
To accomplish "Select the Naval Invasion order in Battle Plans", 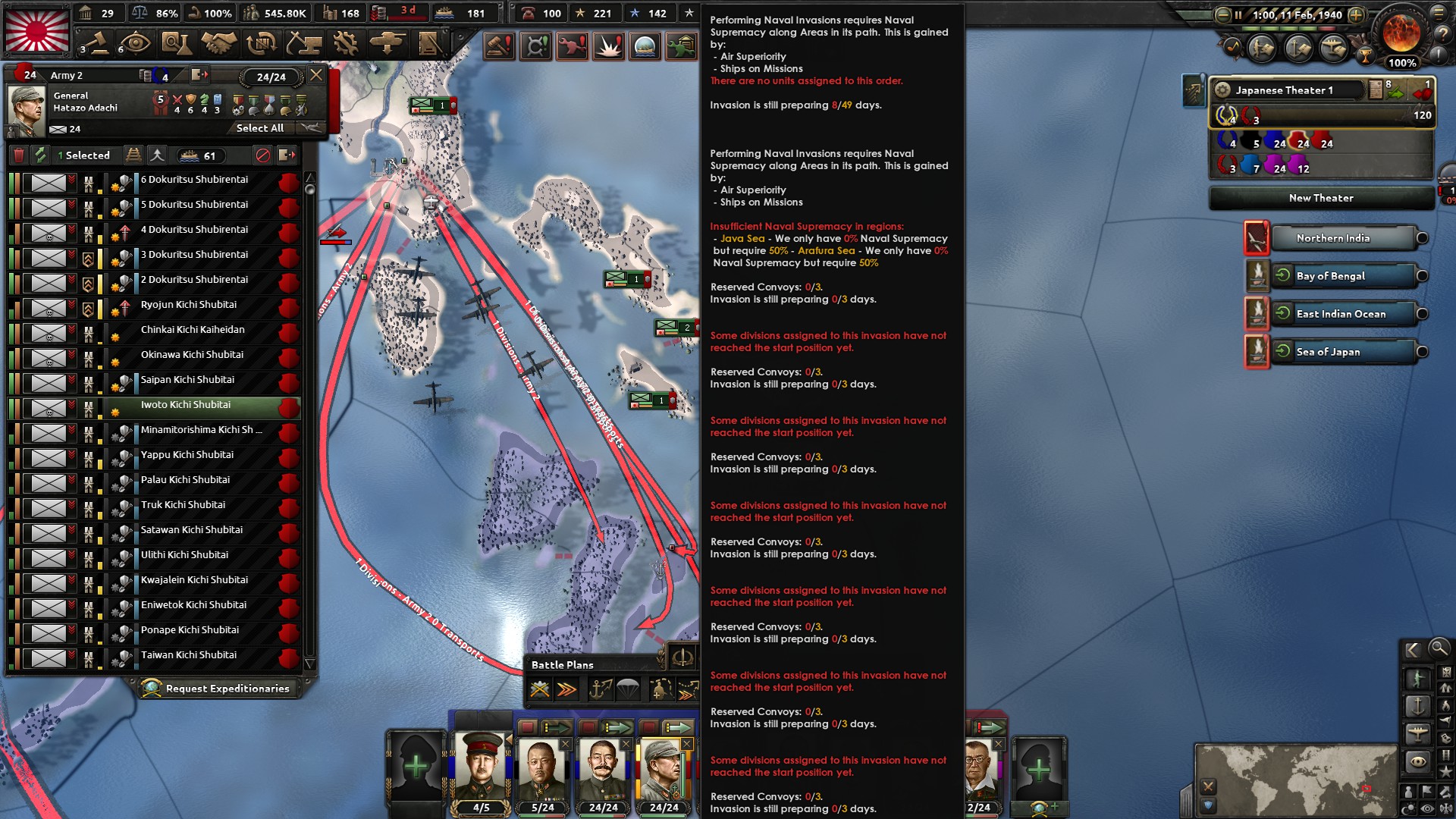I will [599, 689].
